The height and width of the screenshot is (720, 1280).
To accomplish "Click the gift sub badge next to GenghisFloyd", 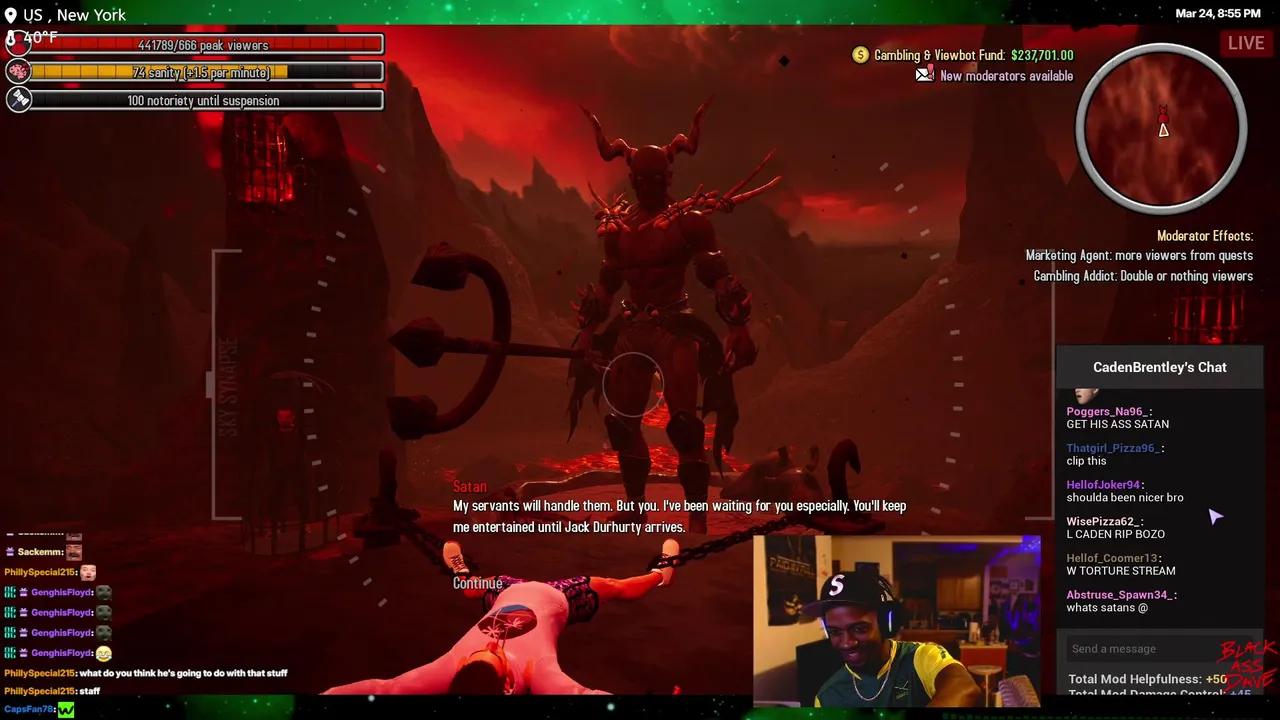I will [x=24, y=592].
